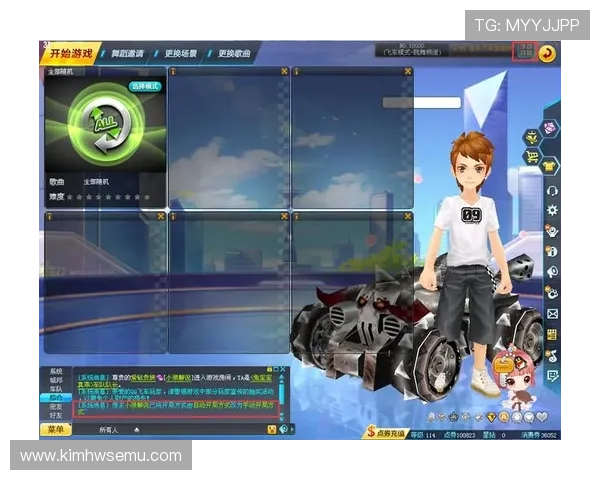
Task: Open the 菜单 menu button
Action: coord(57,429)
